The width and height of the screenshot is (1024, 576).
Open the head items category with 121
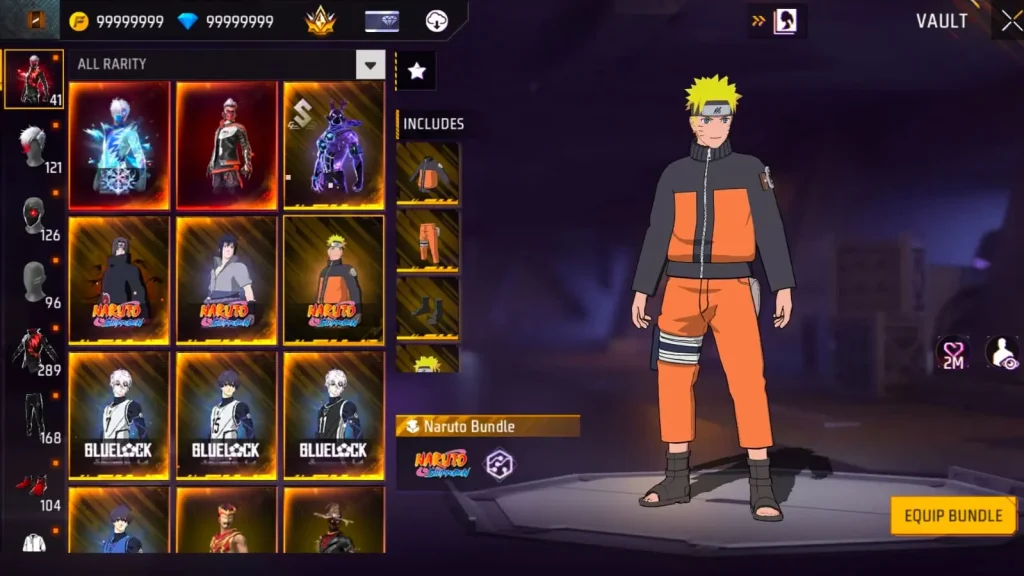pos(35,148)
